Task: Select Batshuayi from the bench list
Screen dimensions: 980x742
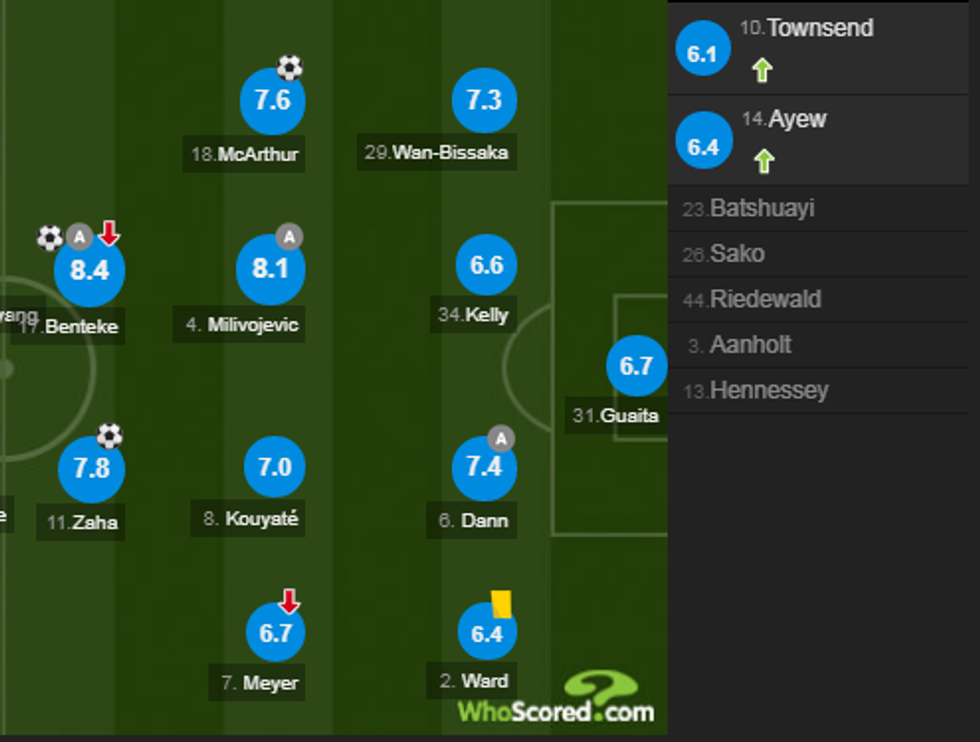Action: (761, 209)
